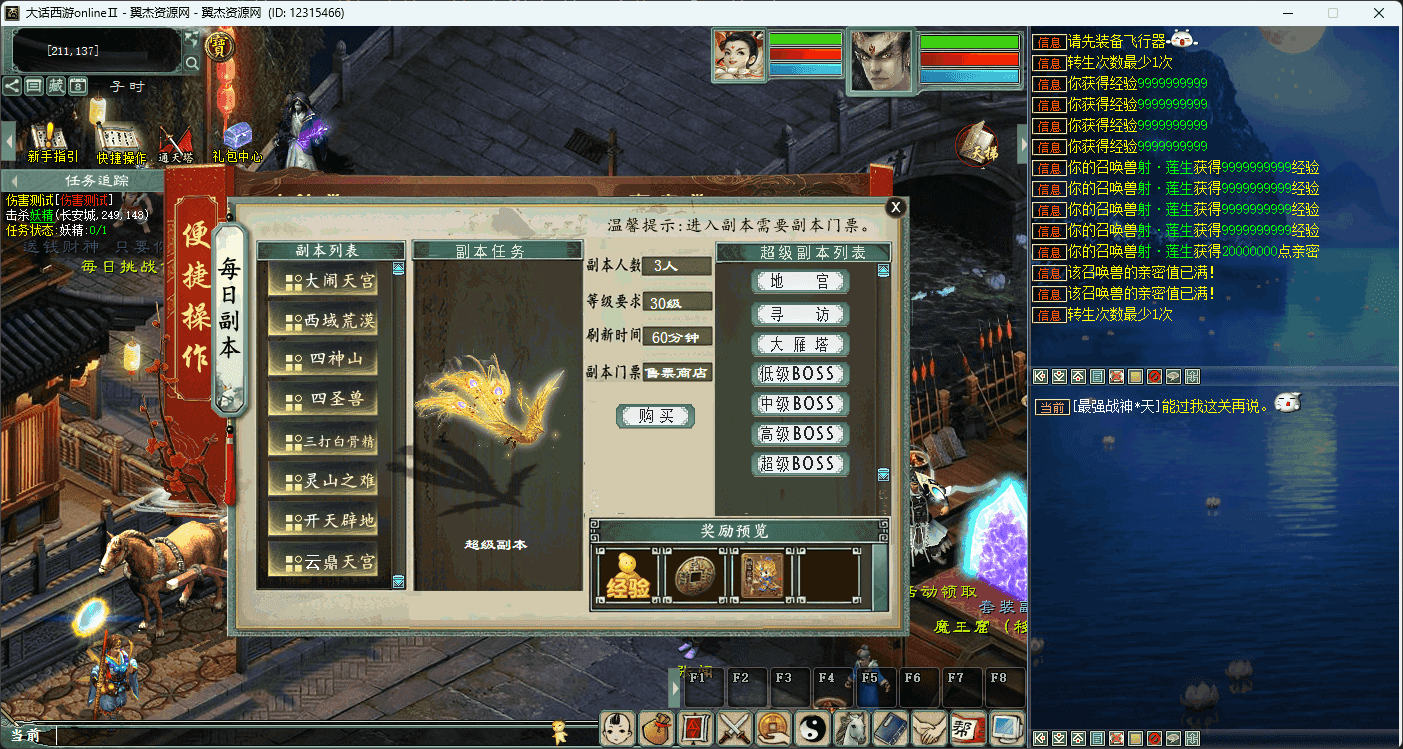Image resolution: width=1403 pixels, height=749 pixels.
Task: Open the 三打白骨精 dungeon entry
Action: [323, 440]
